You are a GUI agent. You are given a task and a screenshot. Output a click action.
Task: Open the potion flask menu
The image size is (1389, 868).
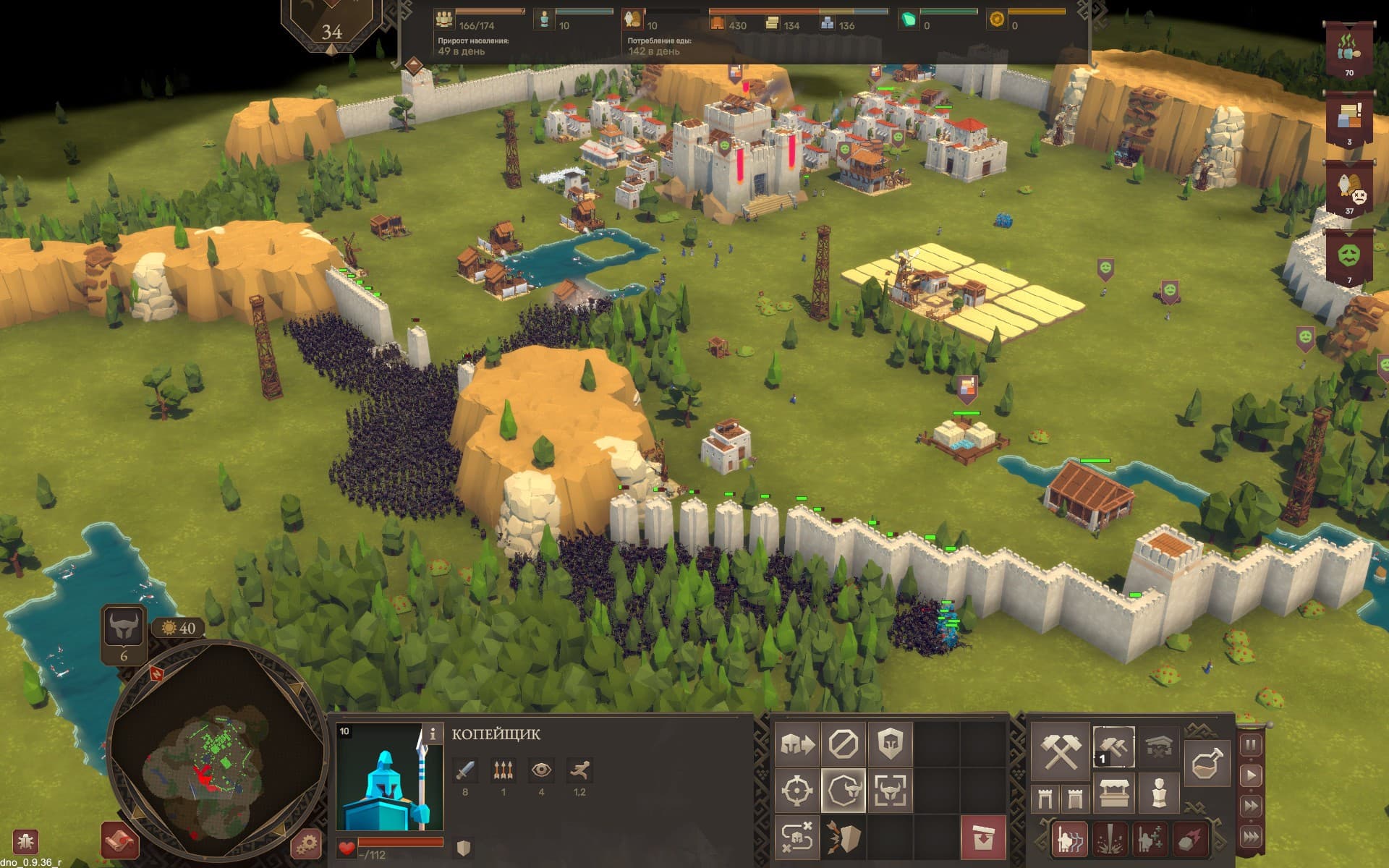pos(1207,763)
